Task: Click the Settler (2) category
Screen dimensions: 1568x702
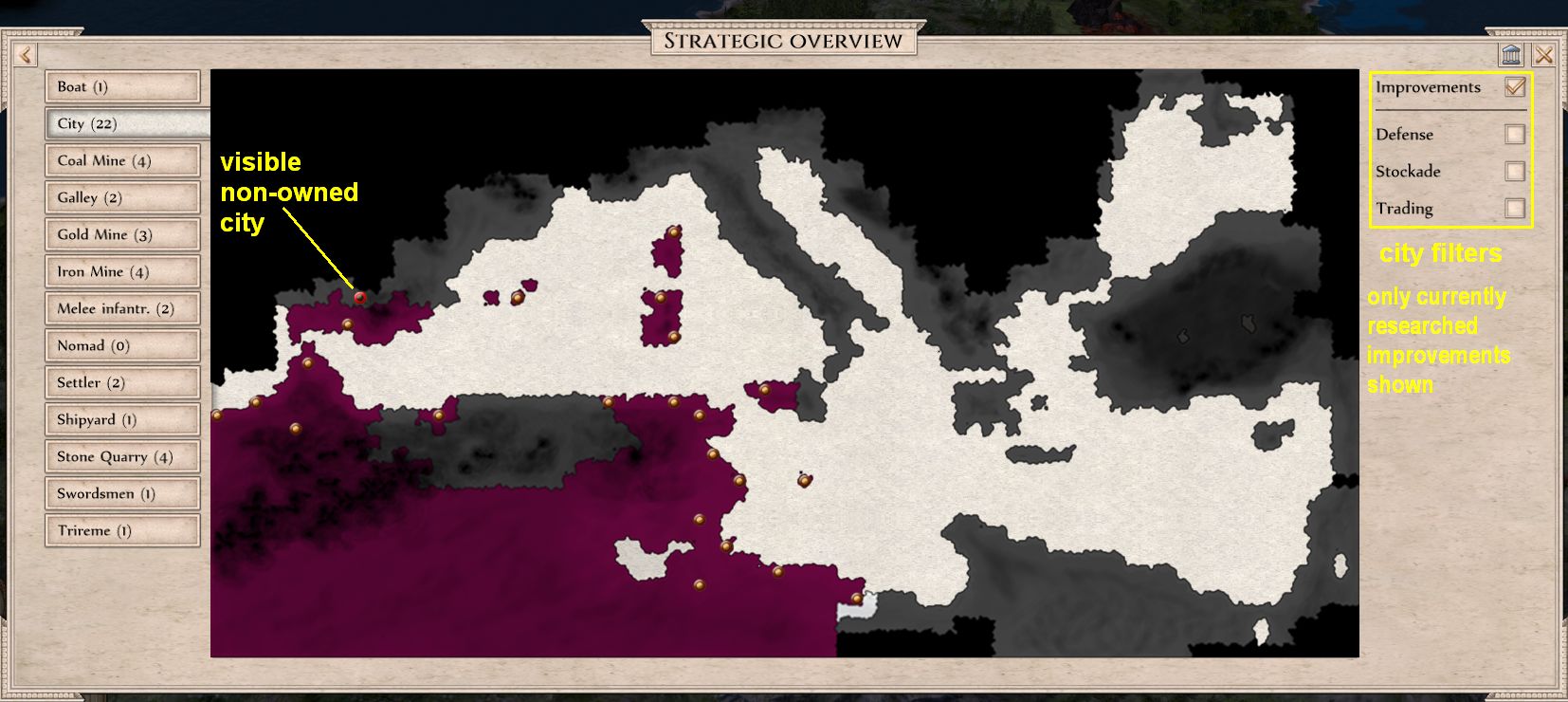Action: (123, 382)
